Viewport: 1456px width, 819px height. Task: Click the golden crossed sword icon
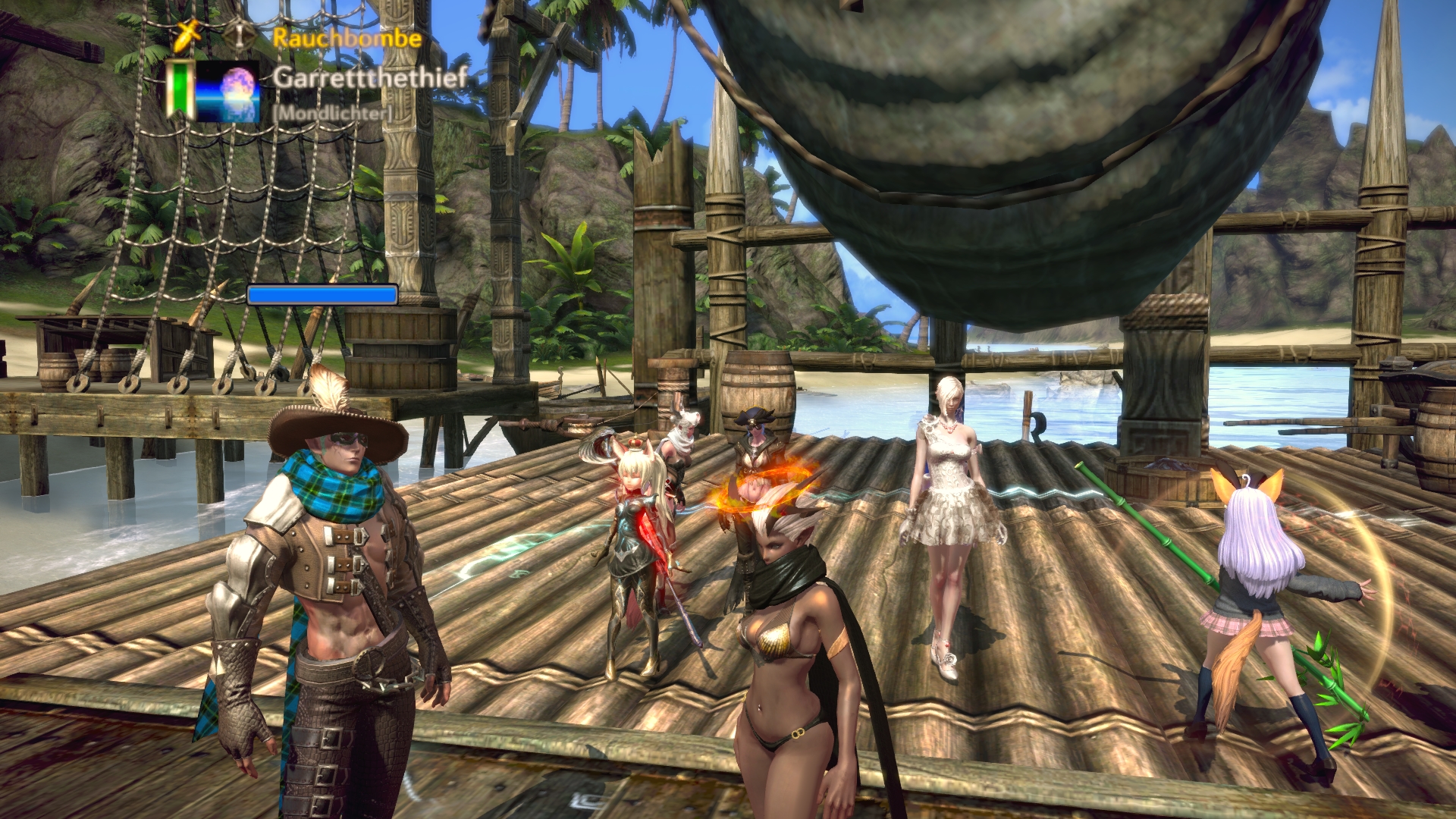[x=187, y=34]
